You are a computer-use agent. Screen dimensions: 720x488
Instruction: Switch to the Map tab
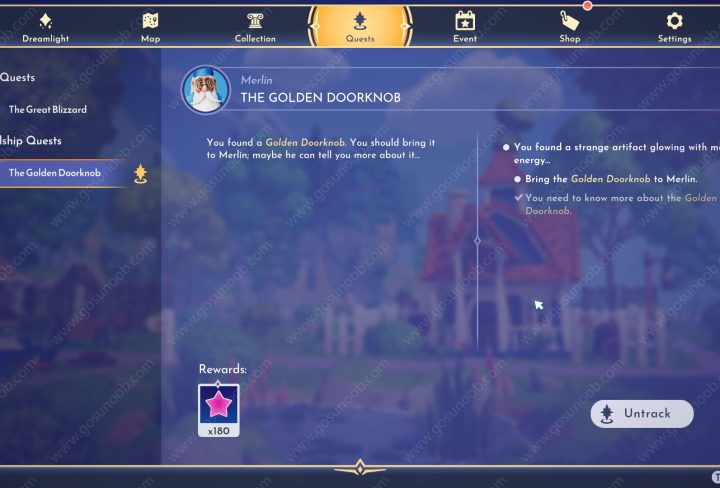(x=150, y=26)
